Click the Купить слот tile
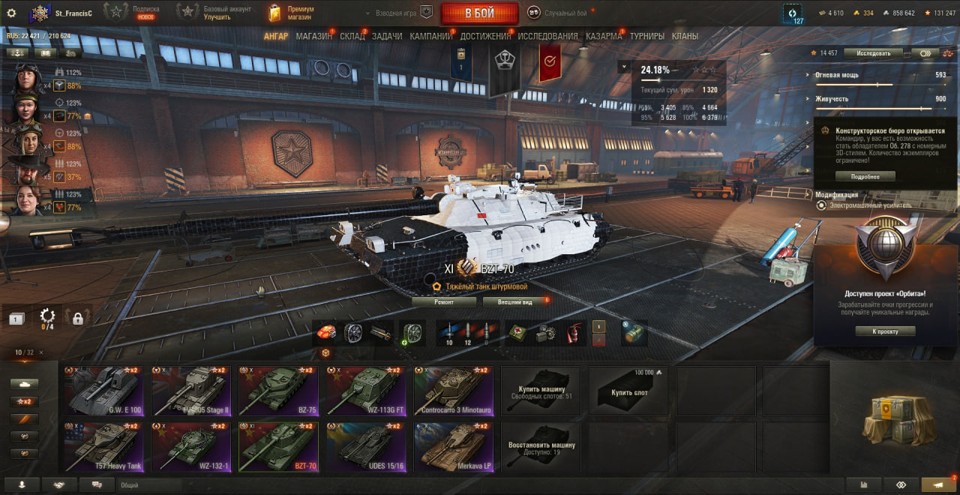 (628, 391)
